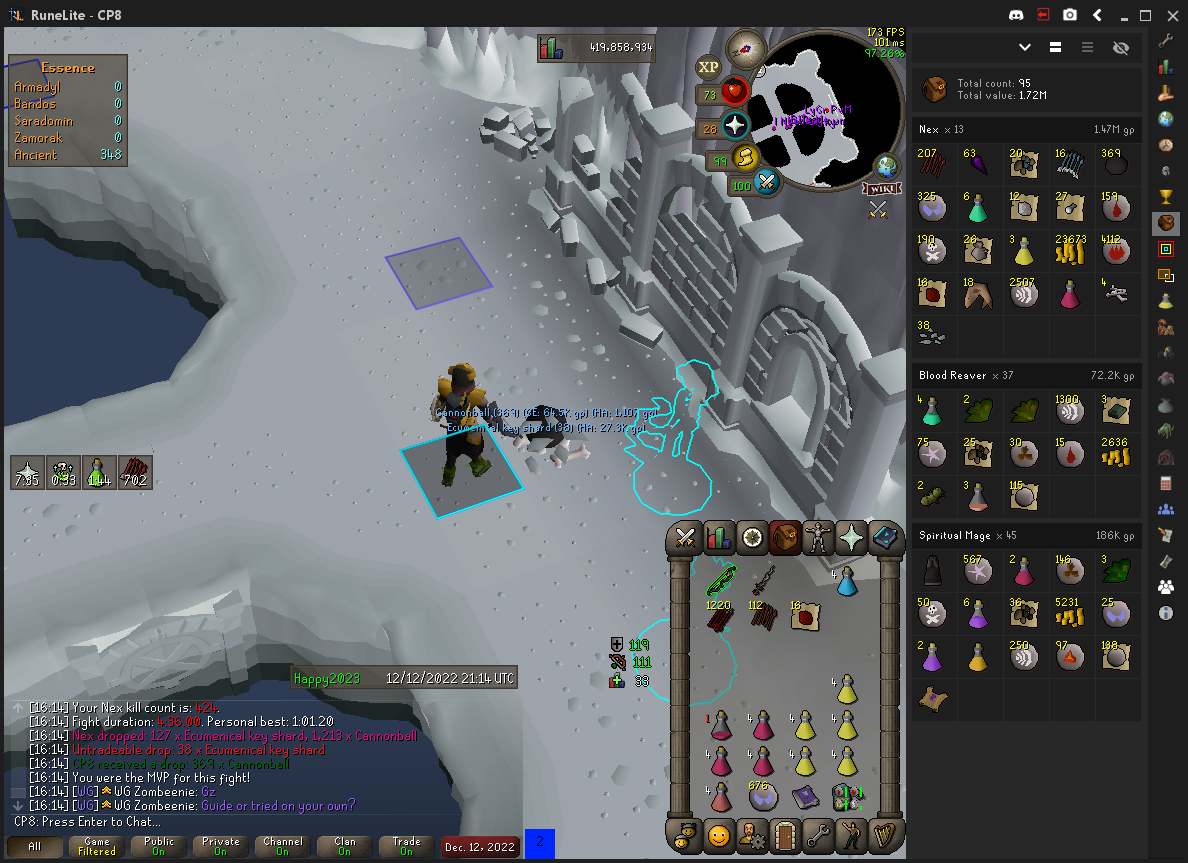Viewport: 1188px width, 863px height.
Task: Open the Spellbook tab
Action: 886,538
